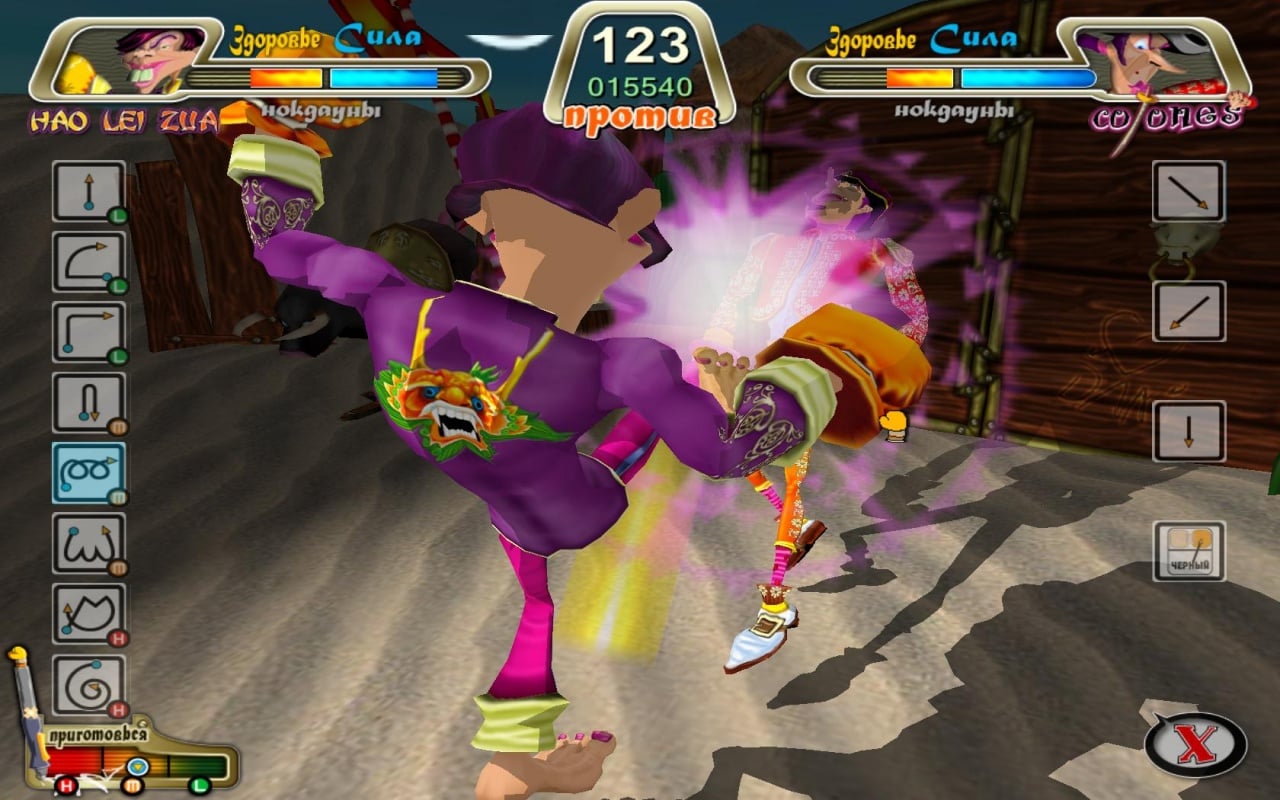Screen dimensions: 1280x800
Task: Pick the spiral gesture icon
Action: pos(89,684)
